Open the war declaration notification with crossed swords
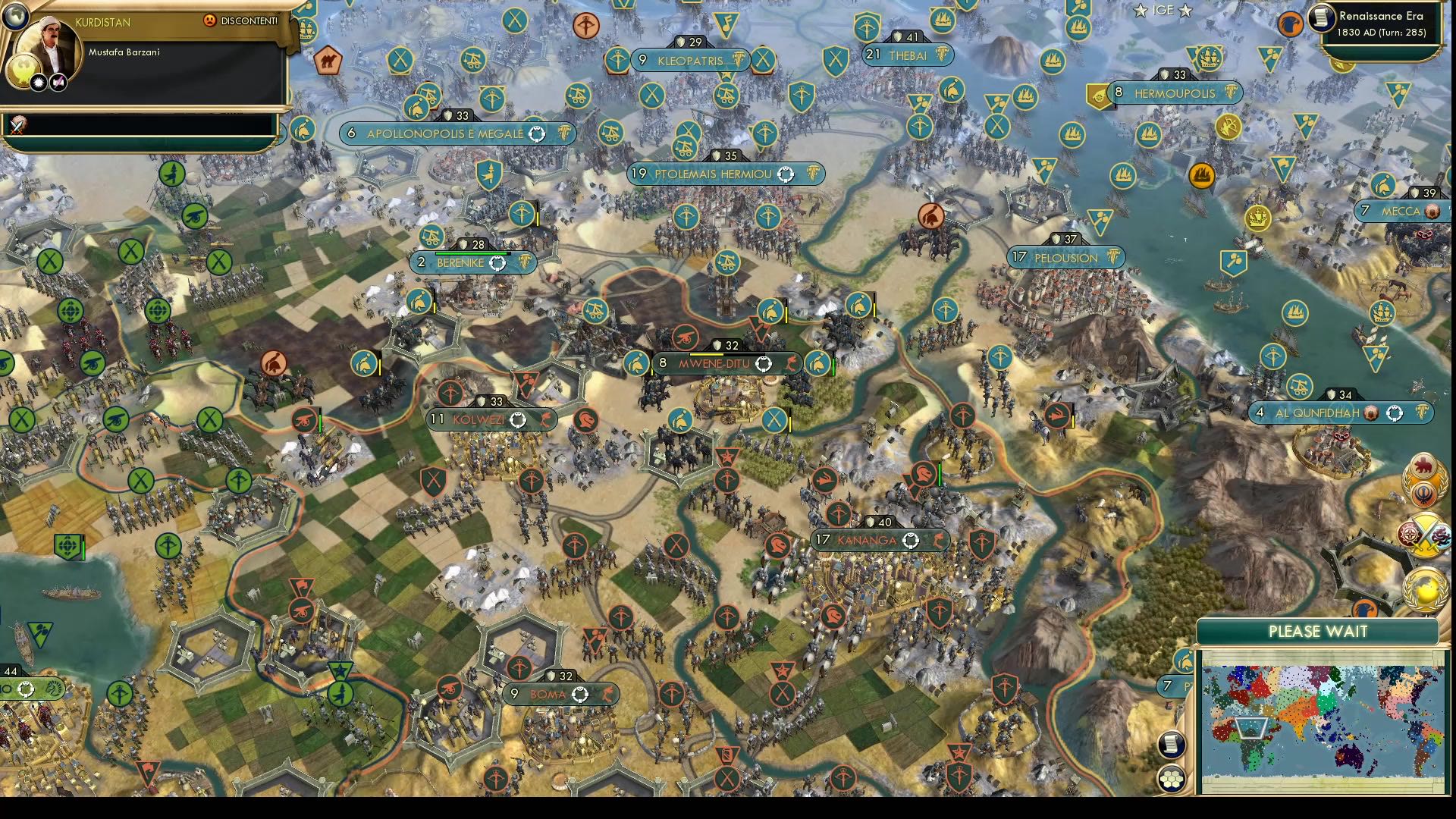This screenshot has height=819, width=1456. (1425, 535)
